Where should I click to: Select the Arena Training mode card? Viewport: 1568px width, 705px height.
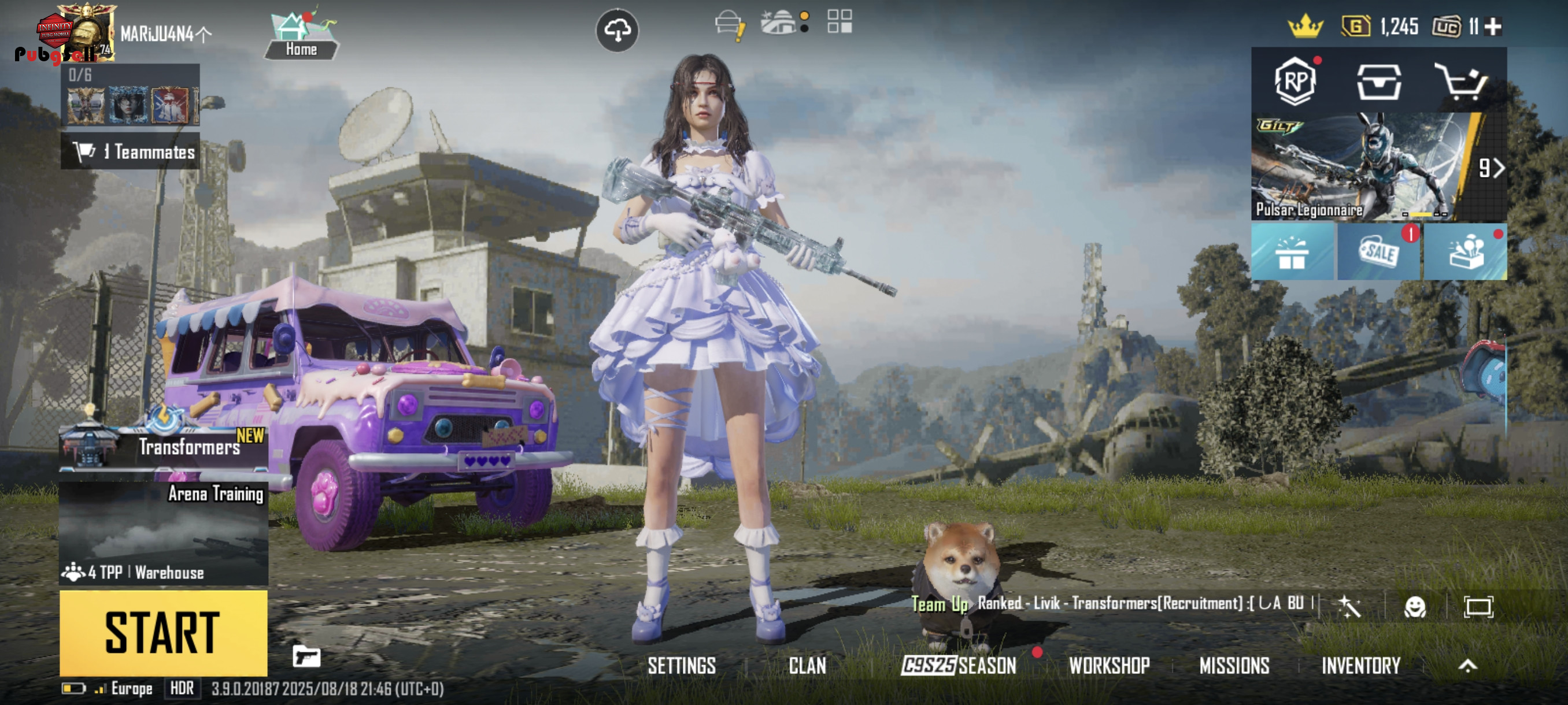163,532
